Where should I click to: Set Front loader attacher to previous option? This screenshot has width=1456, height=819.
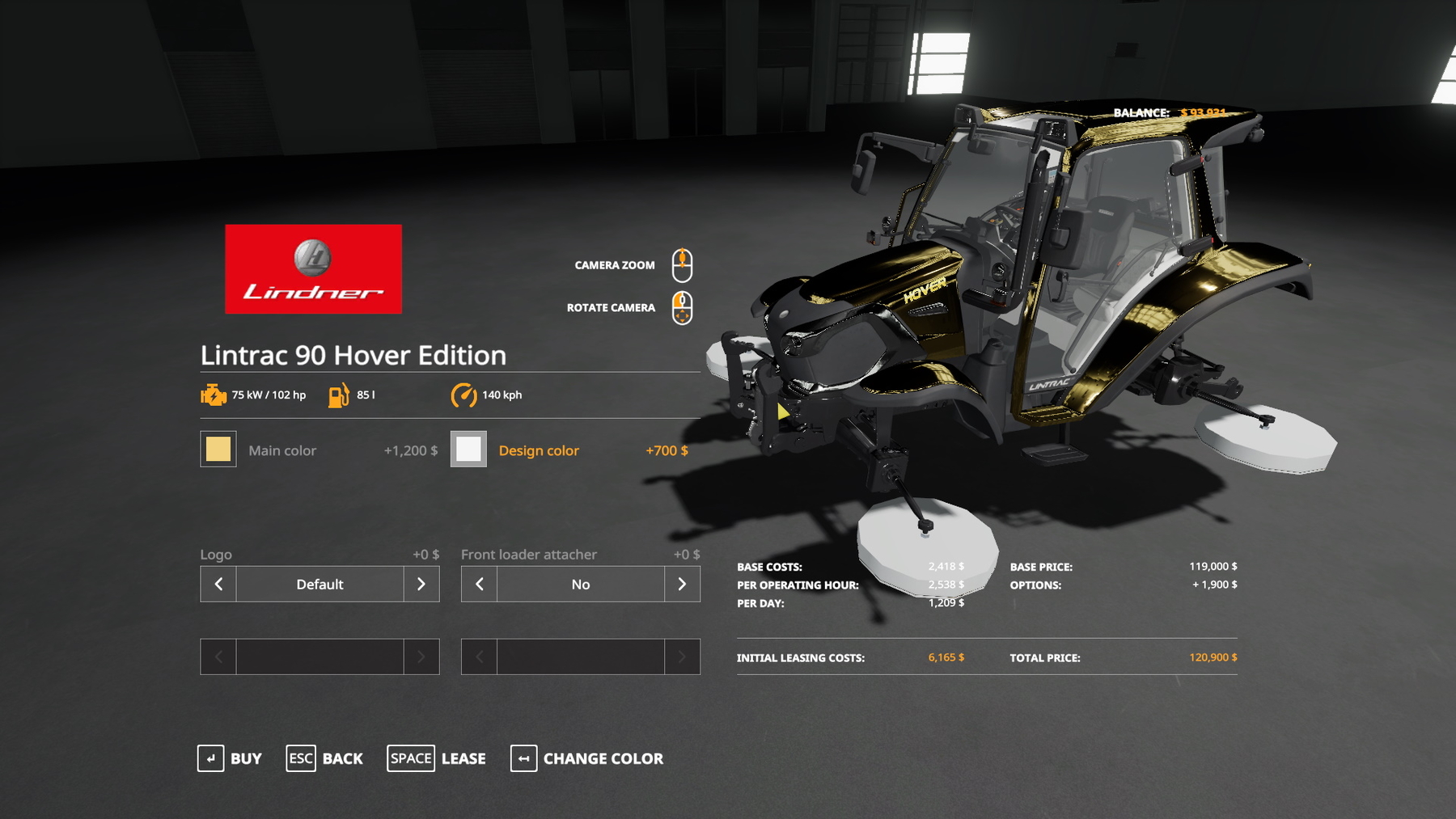coord(480,584)
